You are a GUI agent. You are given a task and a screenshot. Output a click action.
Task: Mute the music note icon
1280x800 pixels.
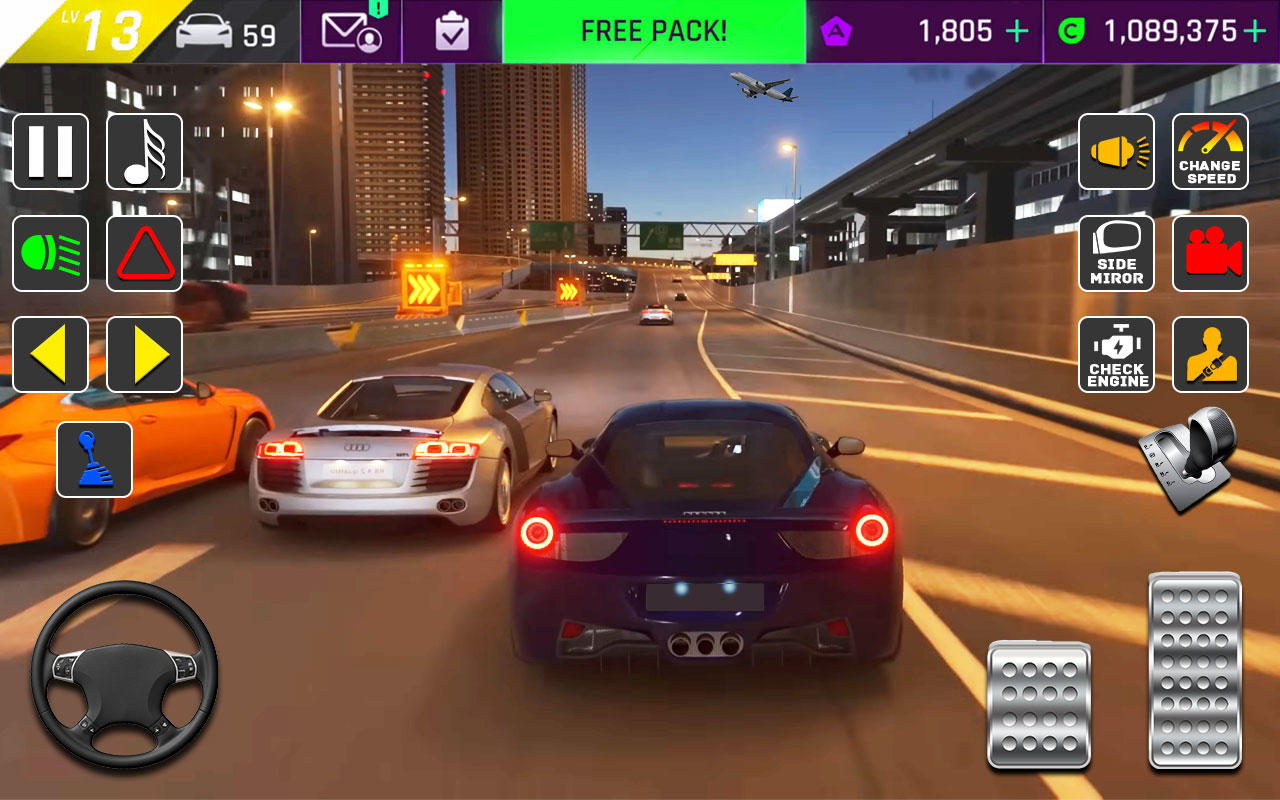(145, 152)
